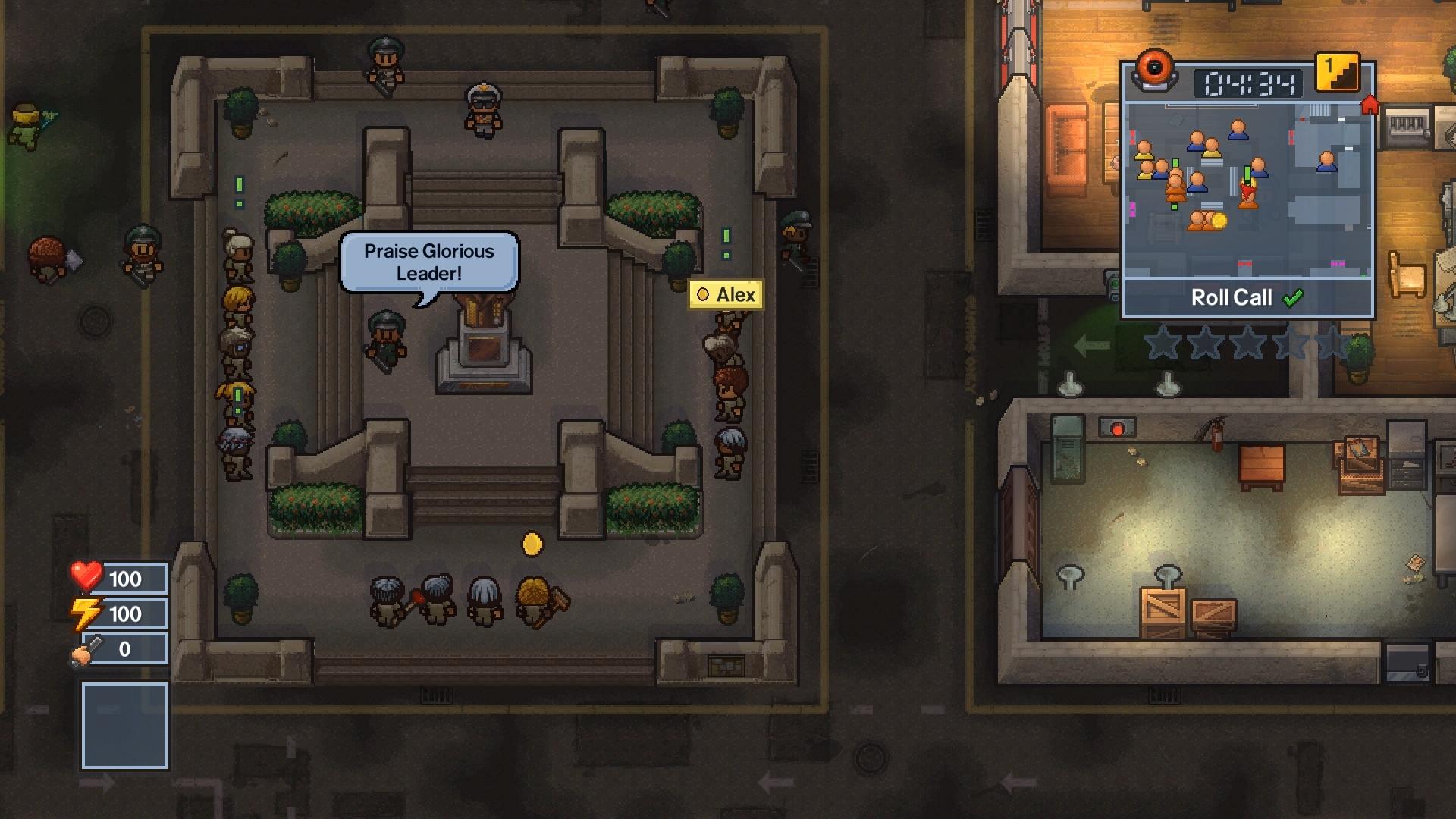
Task: Click the lightning energy icon
Action: click(x=86, y=613)
